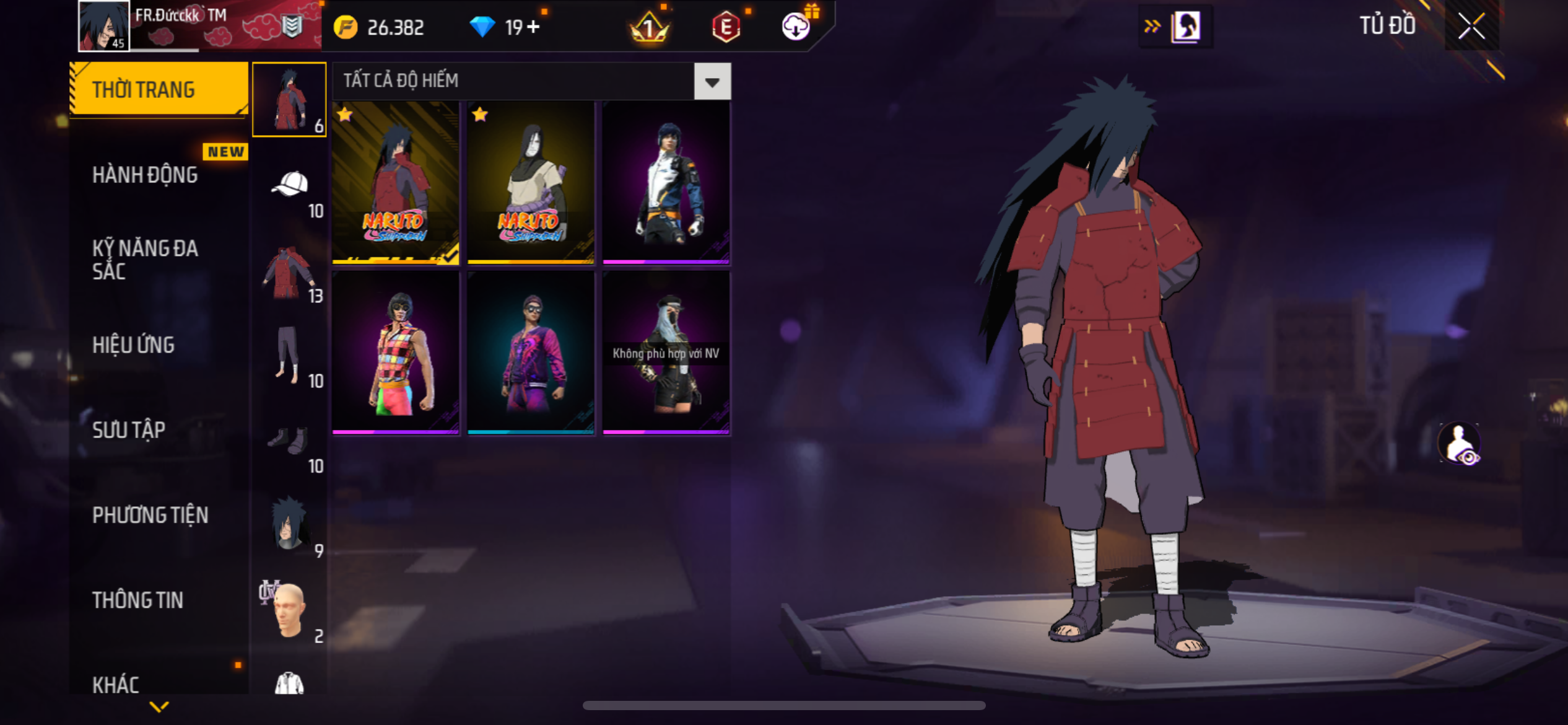Switch to the THỜI TRANG tab
The image size is (1568, 725).
pos(159,90)
